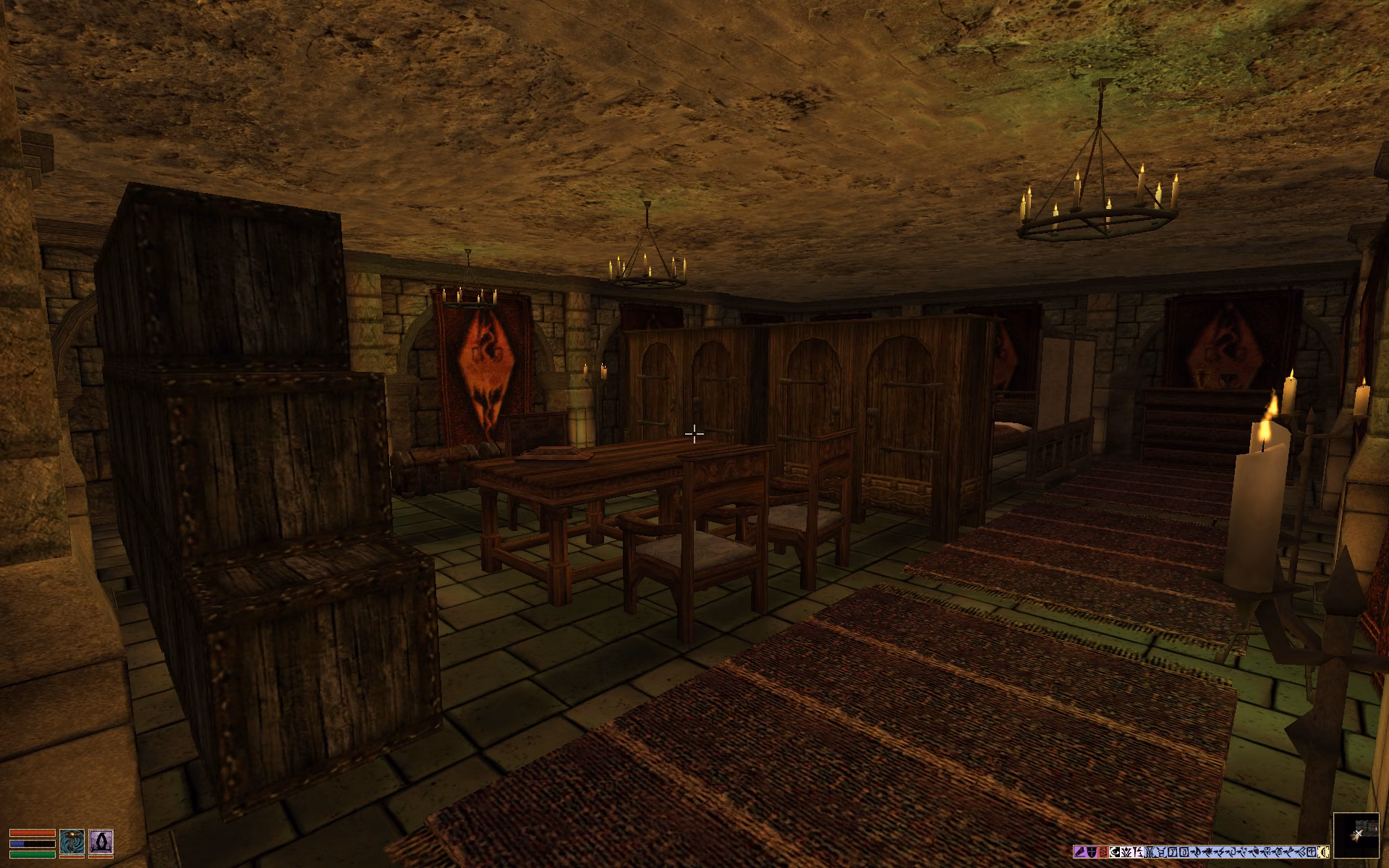Viewport: 1389px width, 868px height.
Task: Click the eye-shaped effect icon
Action: (x=1114, y=852)
